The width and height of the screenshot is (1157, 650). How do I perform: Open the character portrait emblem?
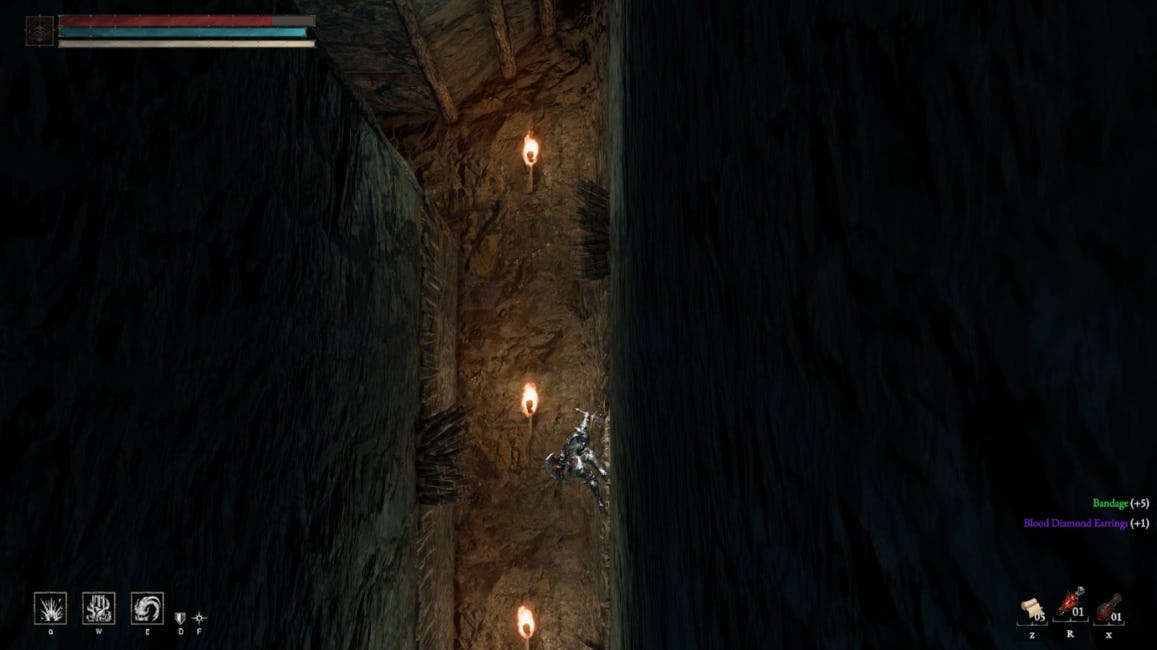pyautogui.click(x=40, y=30)
